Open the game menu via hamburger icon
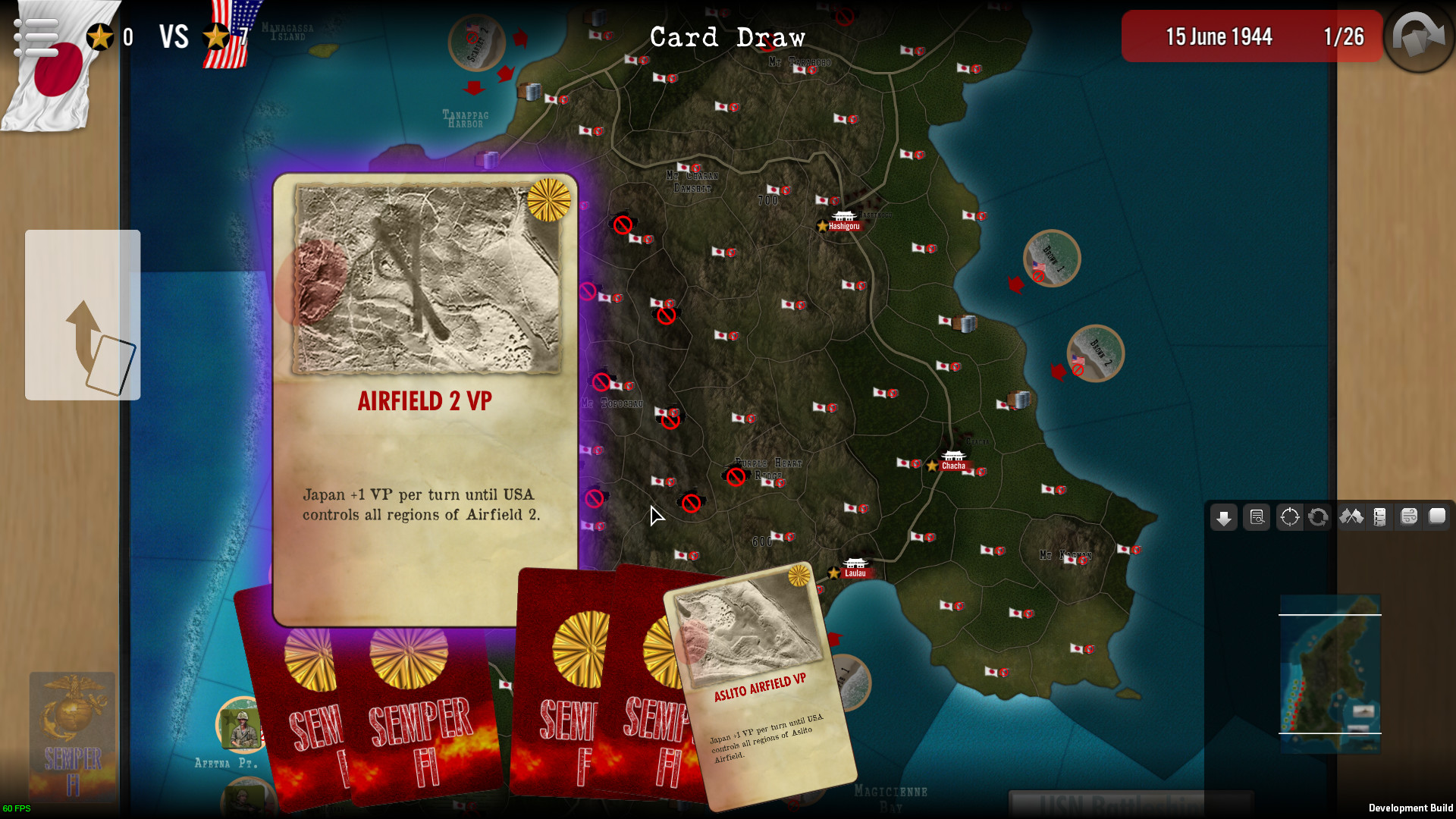Screen dimensions: 1456x819 36,36
